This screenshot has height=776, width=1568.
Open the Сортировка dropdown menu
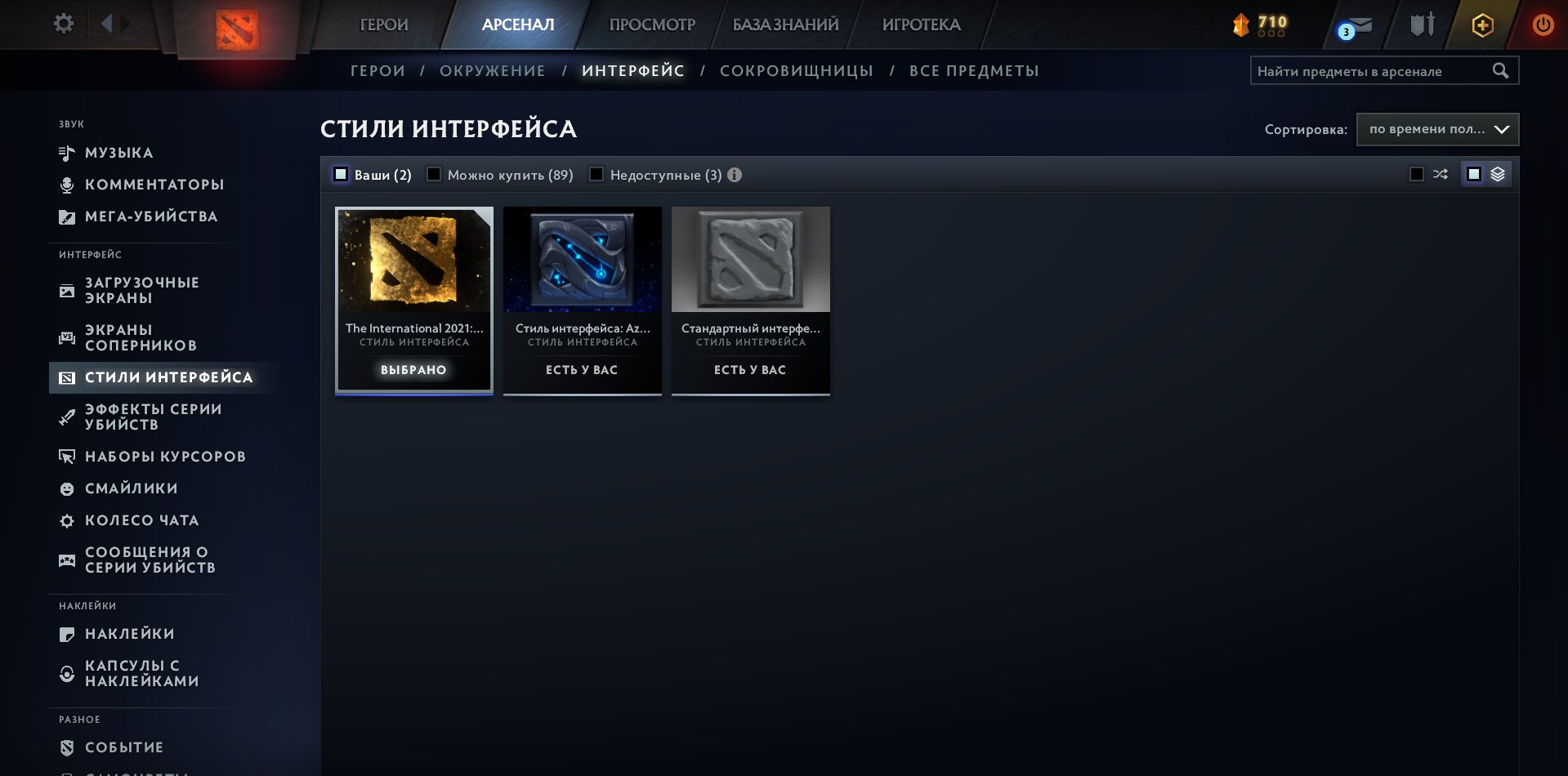[x=1436, y=129]
